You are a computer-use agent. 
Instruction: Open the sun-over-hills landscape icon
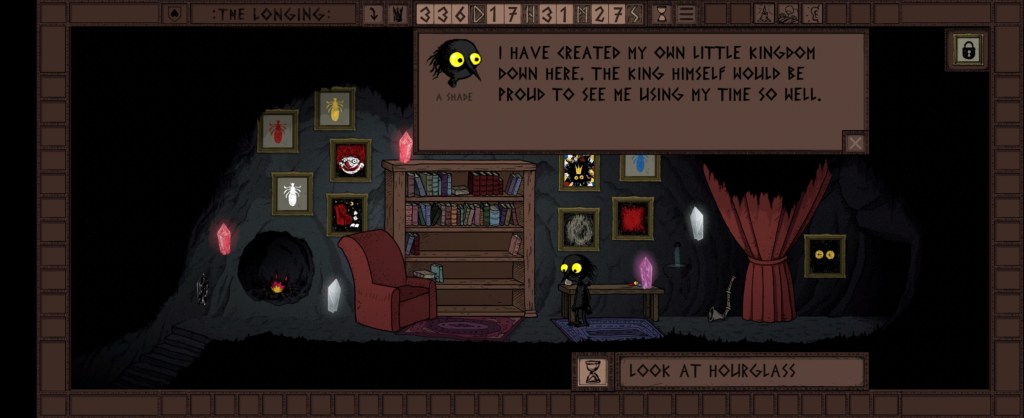(791, 14)
